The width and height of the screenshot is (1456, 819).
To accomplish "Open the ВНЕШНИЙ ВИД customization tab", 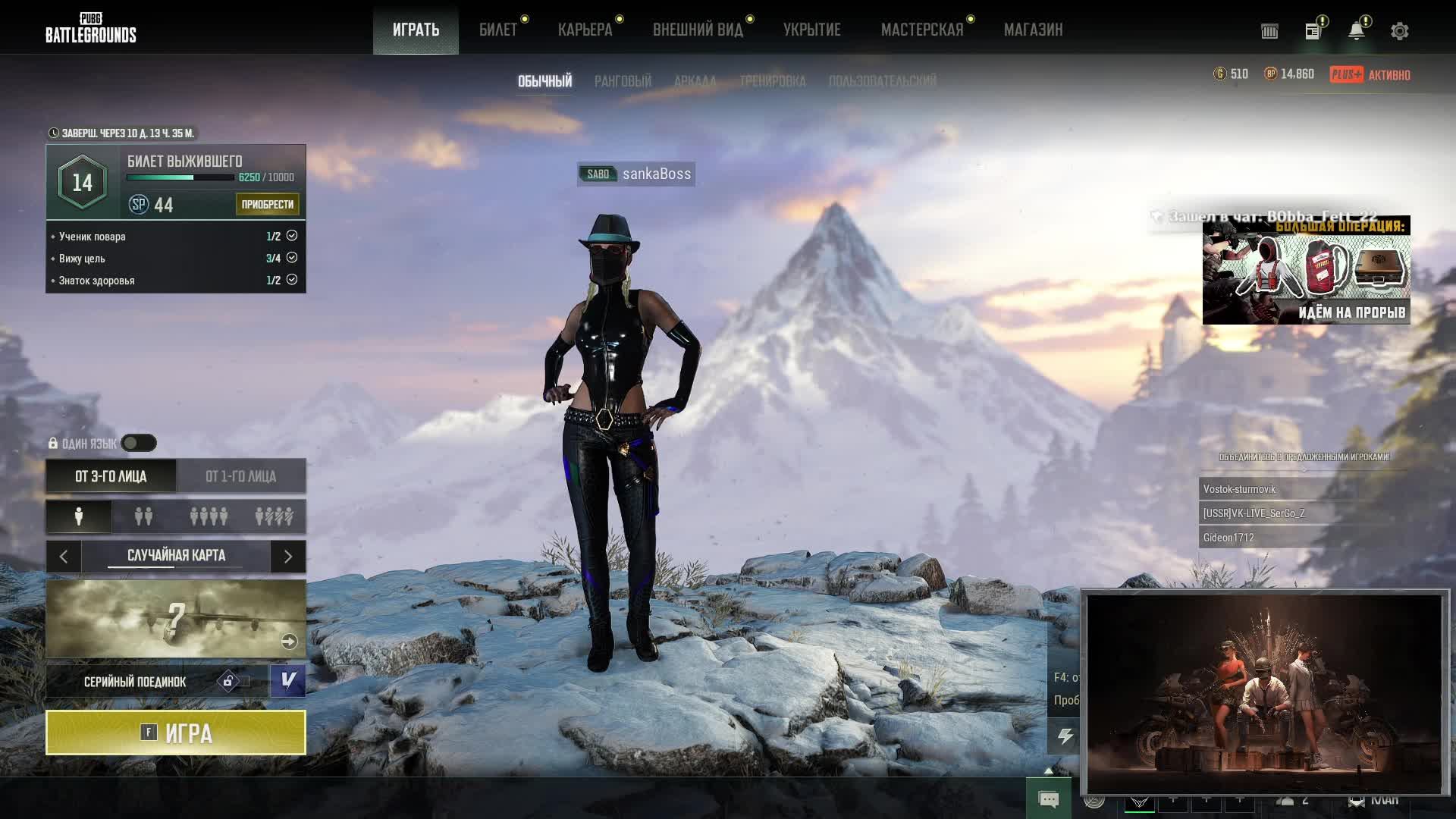I will point(698,30).
